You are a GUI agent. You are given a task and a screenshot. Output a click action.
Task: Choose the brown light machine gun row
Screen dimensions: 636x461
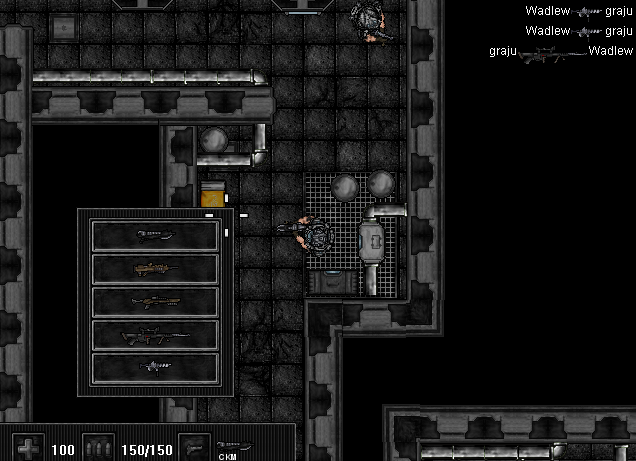click(155, 269)
